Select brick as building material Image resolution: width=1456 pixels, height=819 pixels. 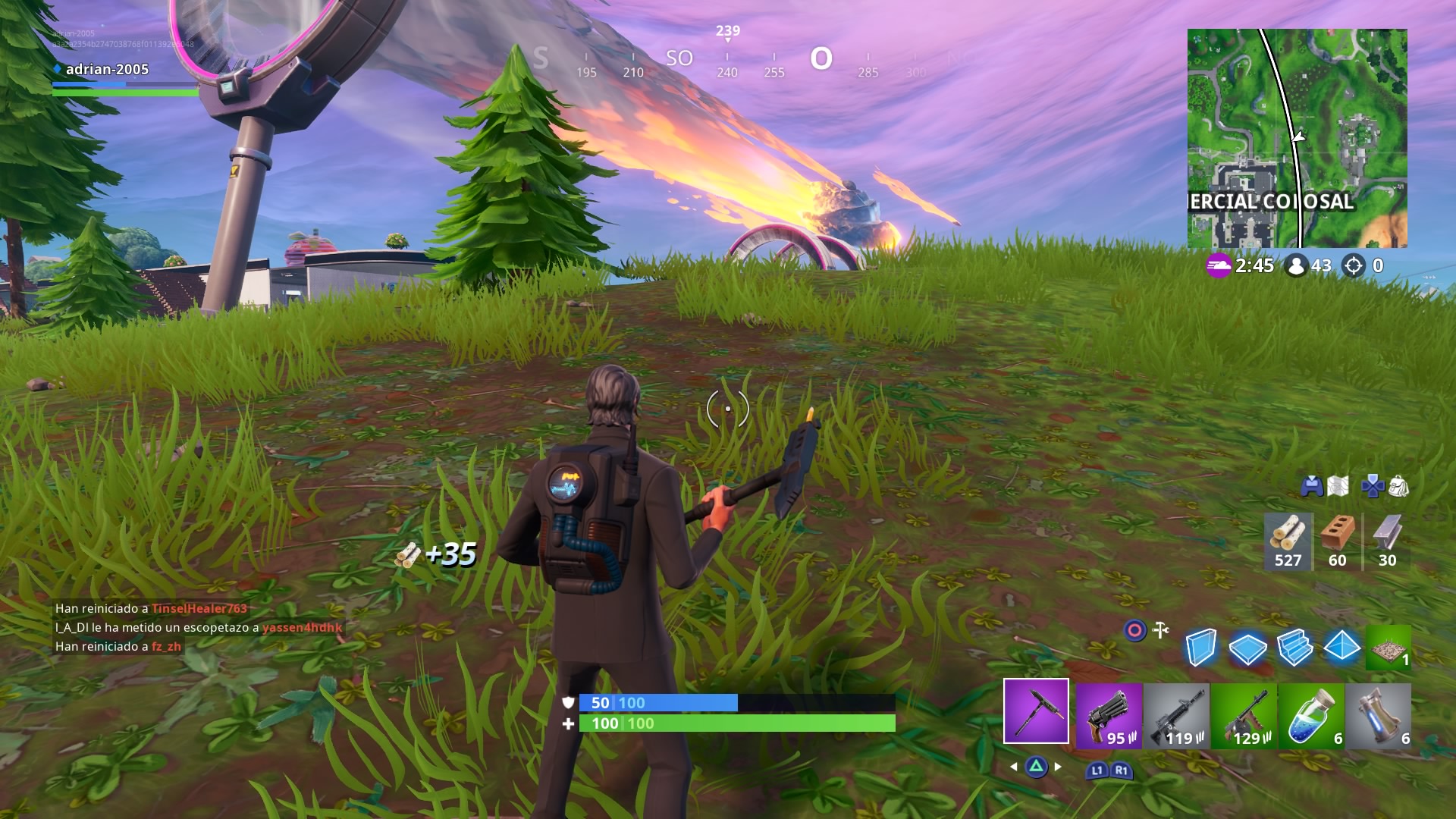[x=1338, y=541]
